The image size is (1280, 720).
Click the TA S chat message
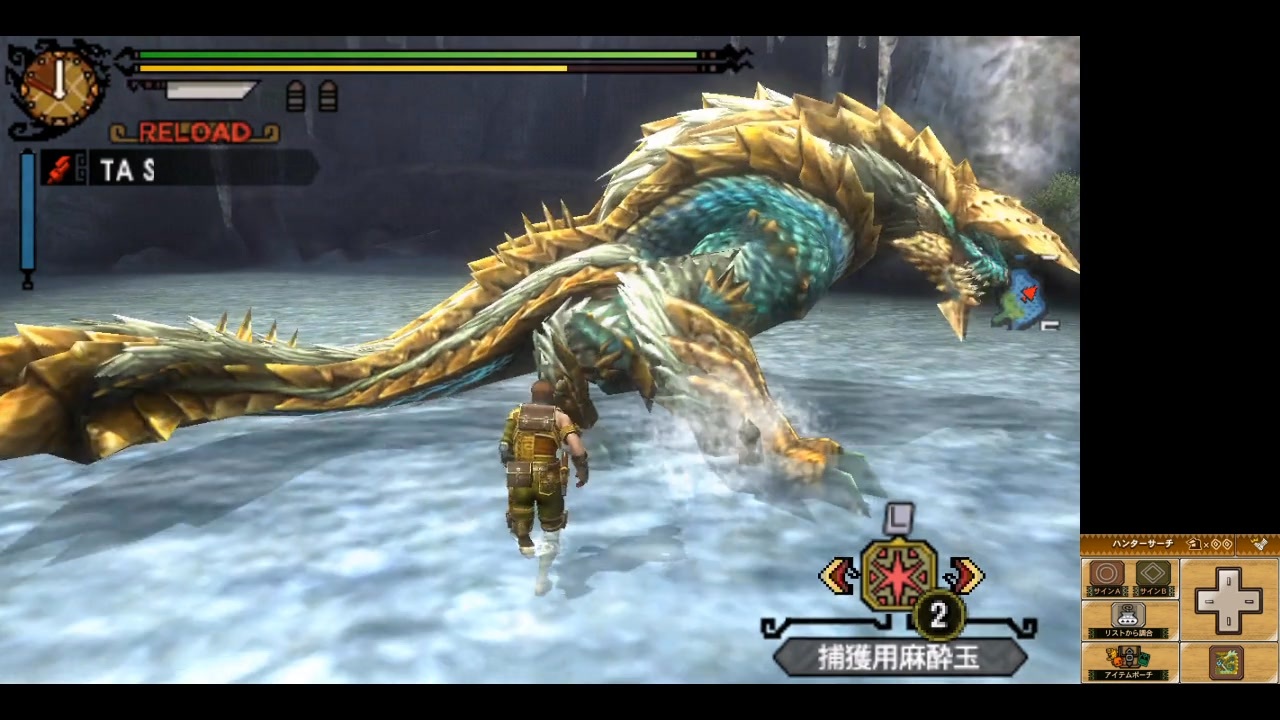[125, 171]
